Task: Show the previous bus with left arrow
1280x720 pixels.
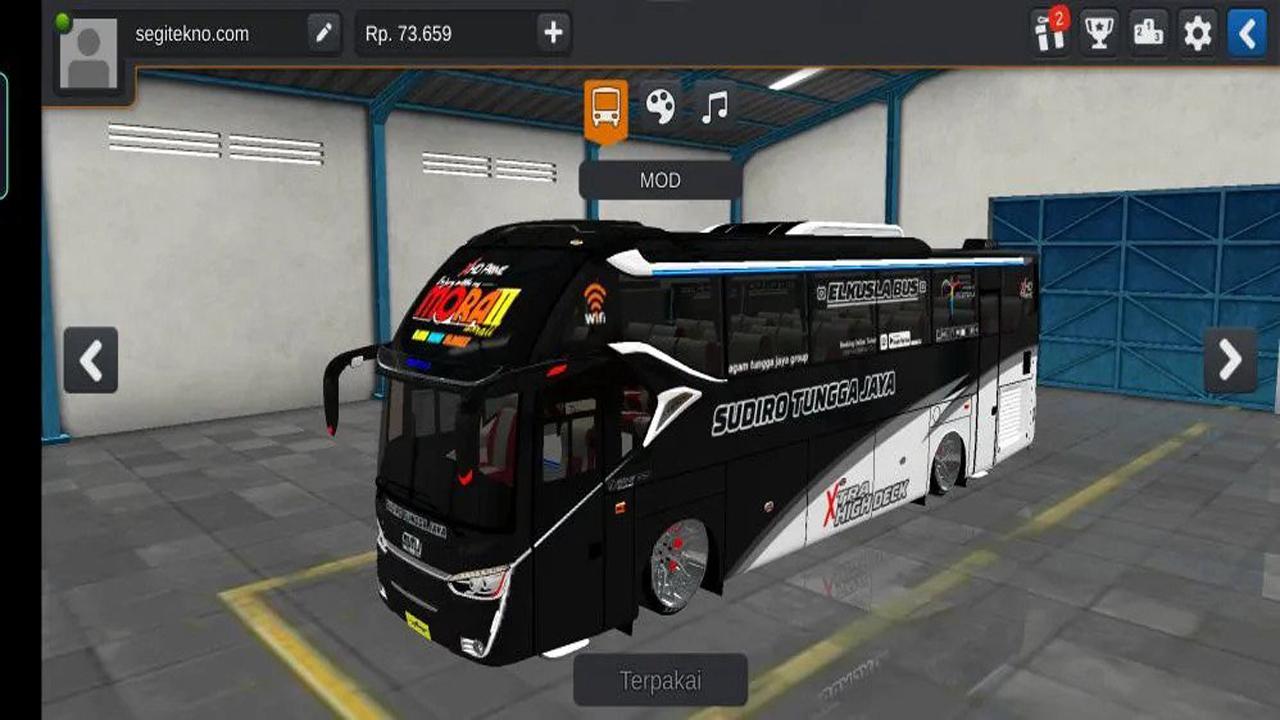Action: tap(91, 360)
